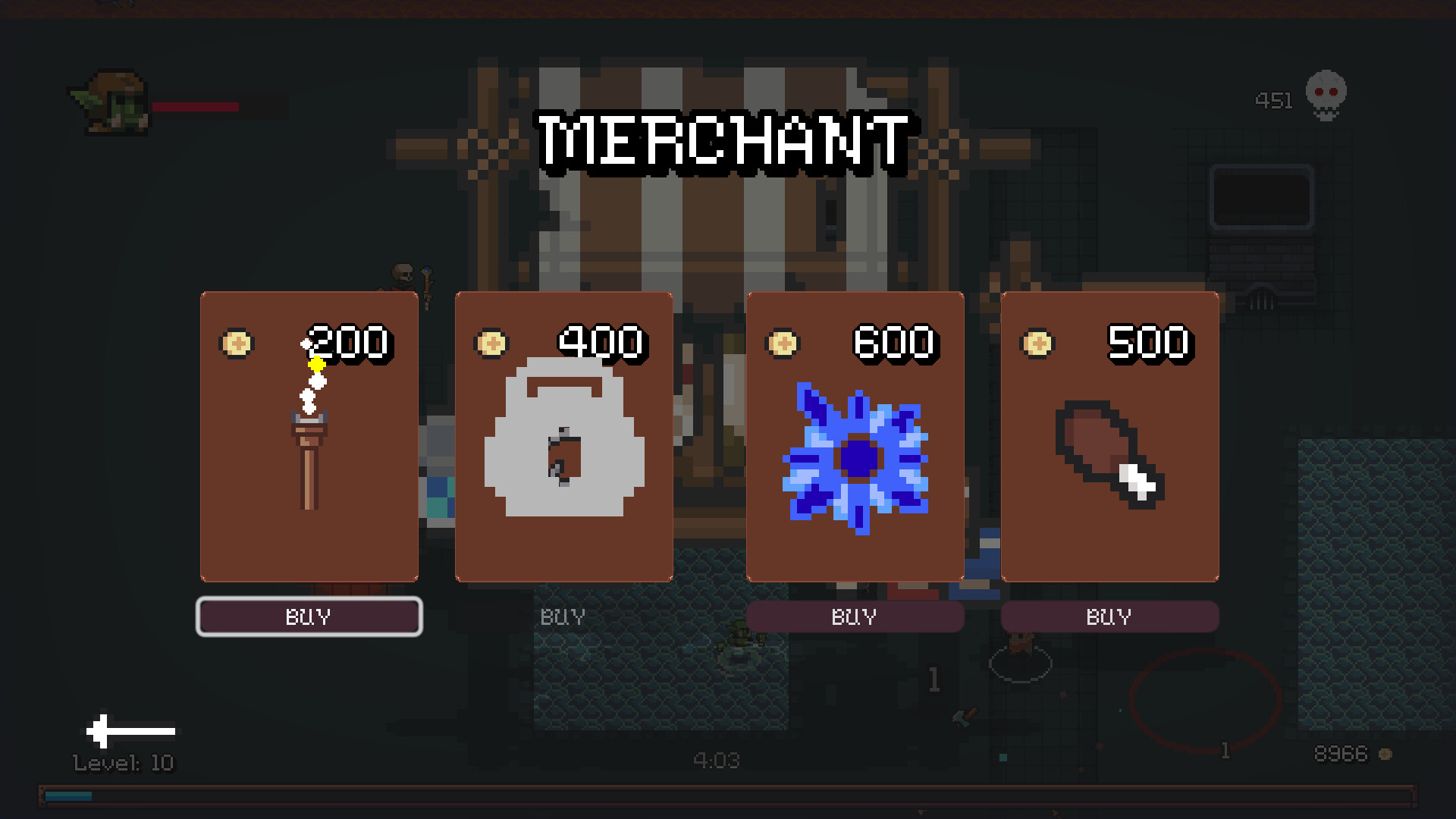Click the coin icon on the 400-gold card
Image resolution: width=1456 pixels, height=819 pixels.
click(492, 343)
